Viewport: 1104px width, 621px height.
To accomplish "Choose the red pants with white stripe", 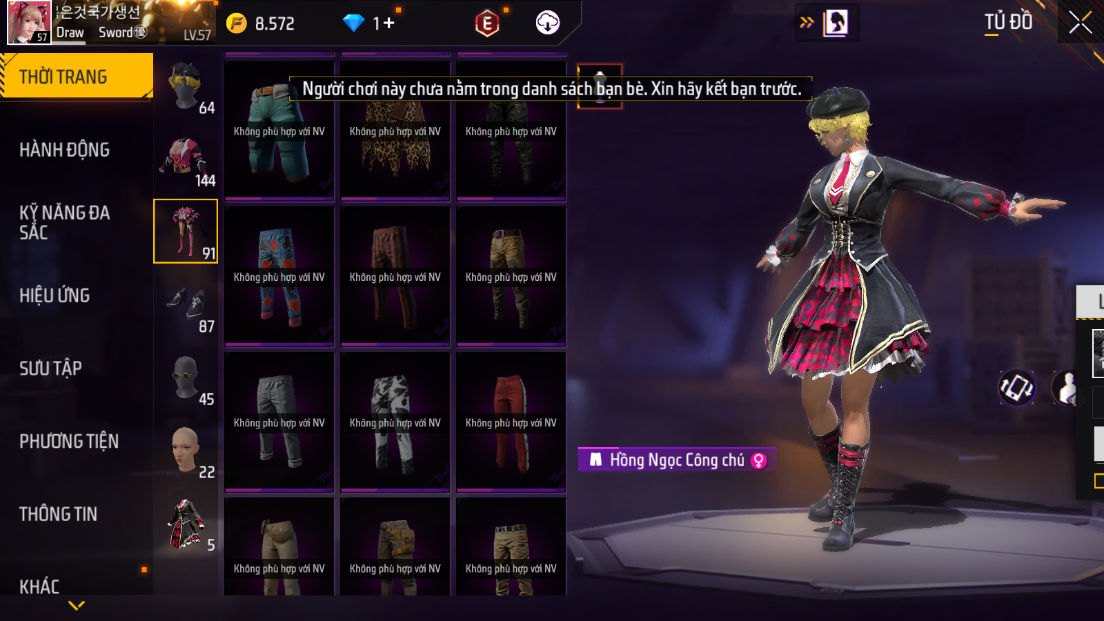I will pyautogui.click(x=511, y=422).
